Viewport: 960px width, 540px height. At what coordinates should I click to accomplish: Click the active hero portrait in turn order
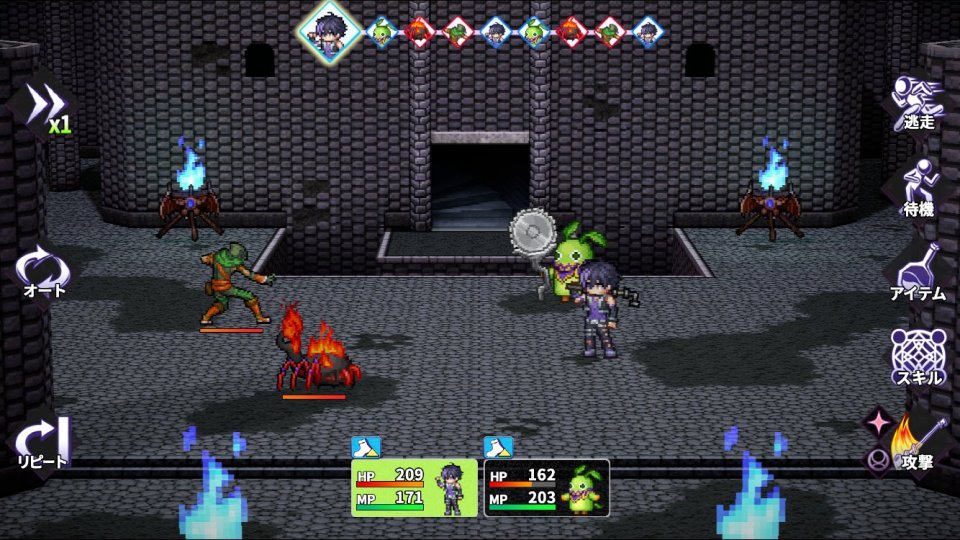328,30
